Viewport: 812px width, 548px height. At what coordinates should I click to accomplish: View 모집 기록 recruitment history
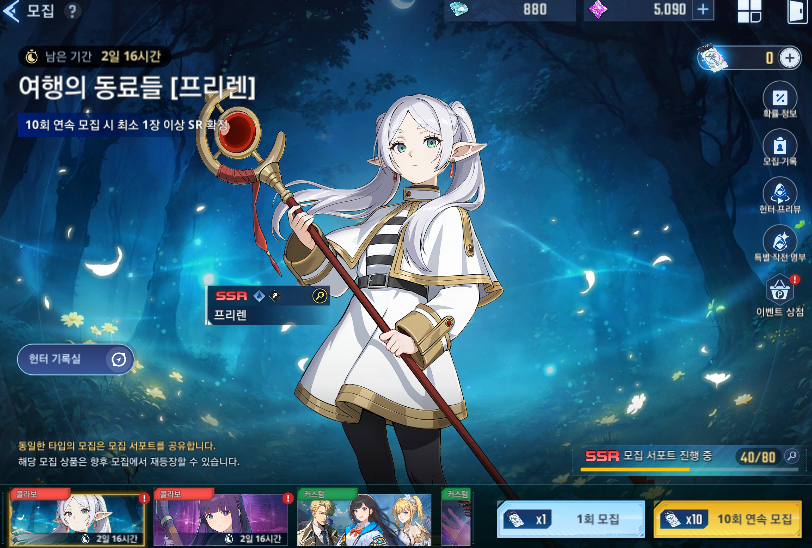pyautogui.click(x=779, y=146)
